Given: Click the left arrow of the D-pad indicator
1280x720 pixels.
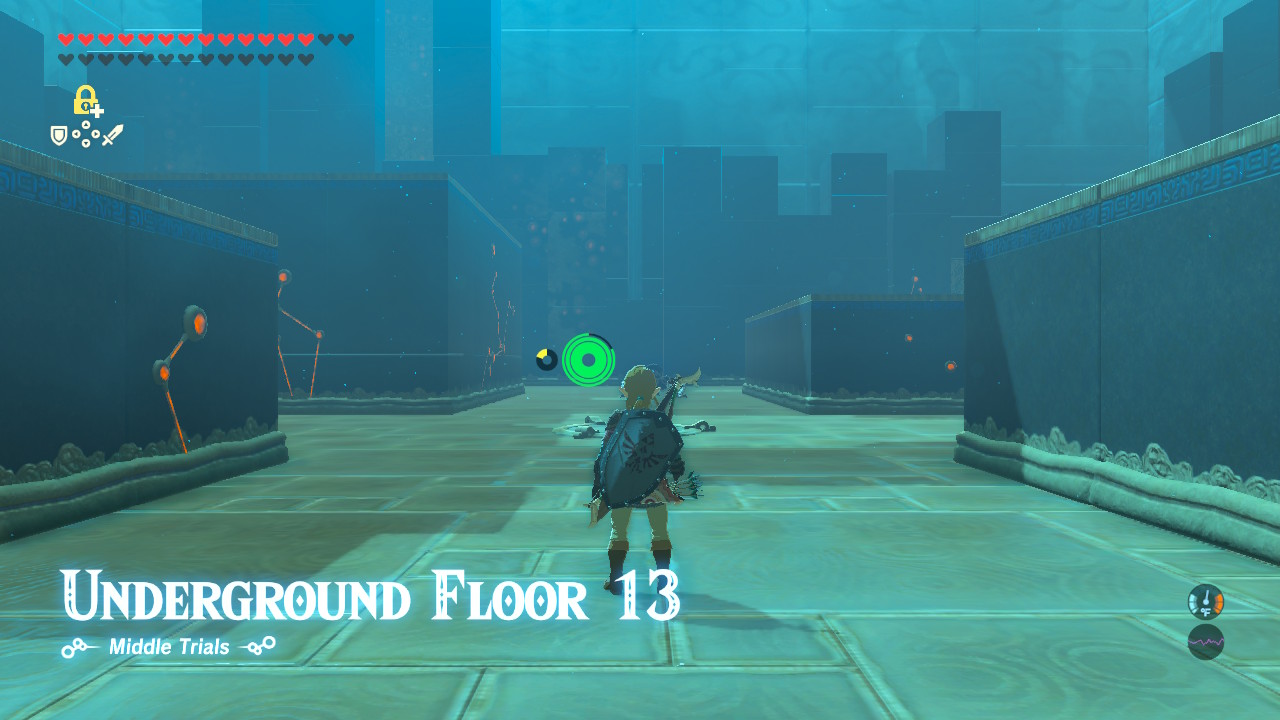Looking at the screenshot, I should coord(76,133).
